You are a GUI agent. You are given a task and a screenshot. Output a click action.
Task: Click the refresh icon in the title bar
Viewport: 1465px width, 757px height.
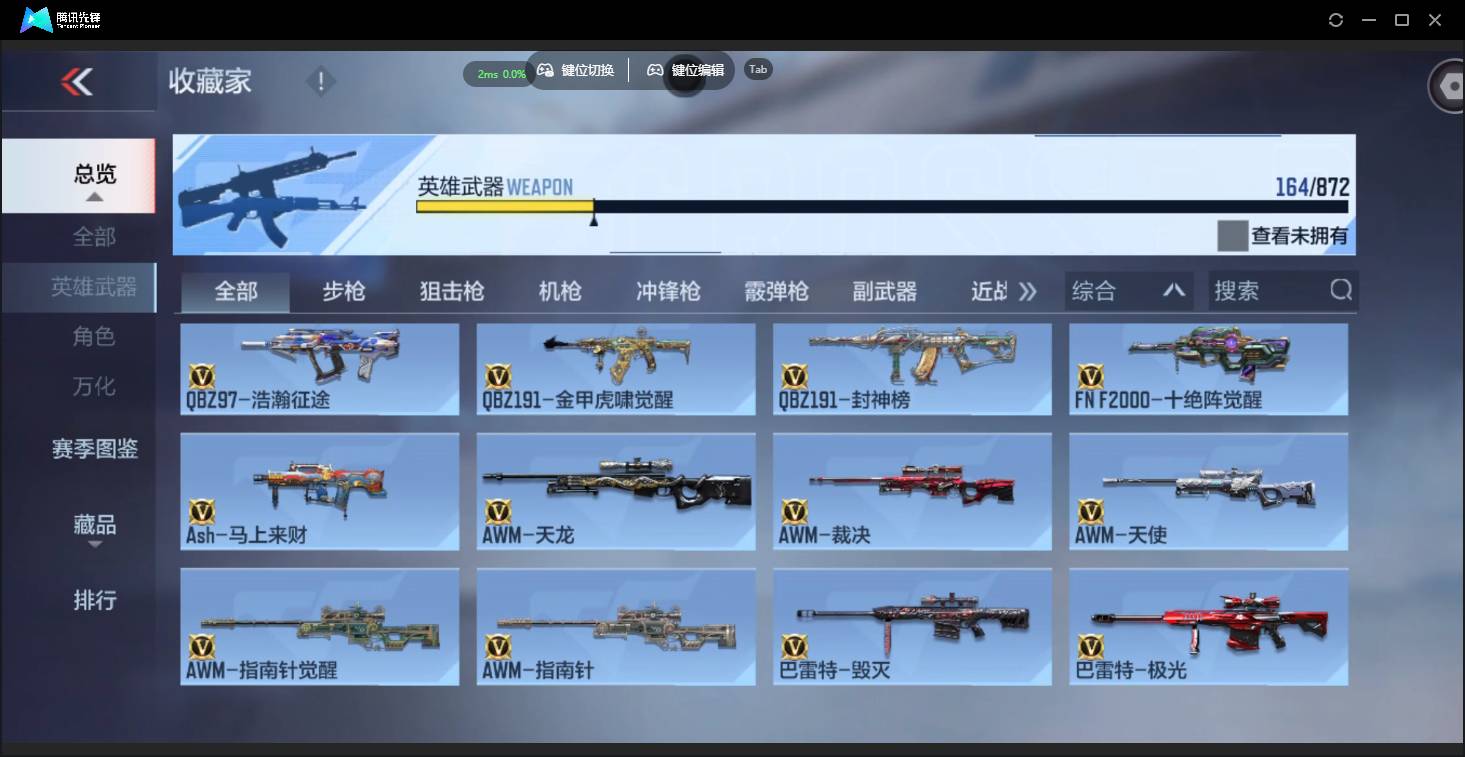point(1336,19)
